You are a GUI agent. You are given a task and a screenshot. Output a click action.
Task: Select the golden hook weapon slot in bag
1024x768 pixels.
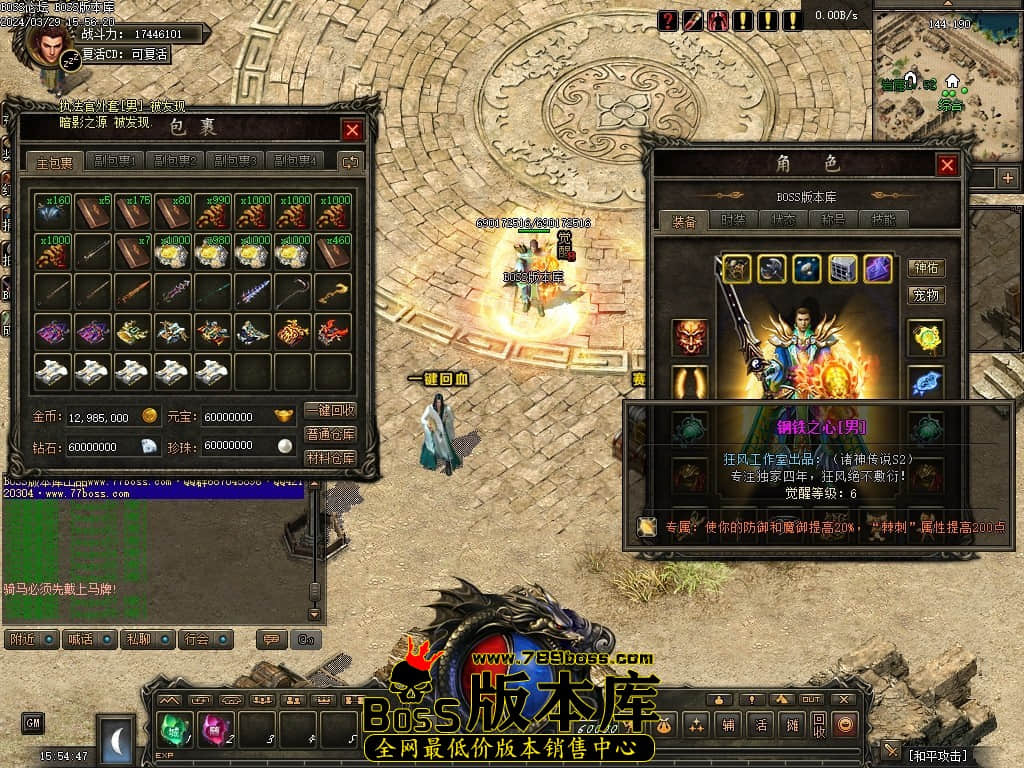coord(332,292)
